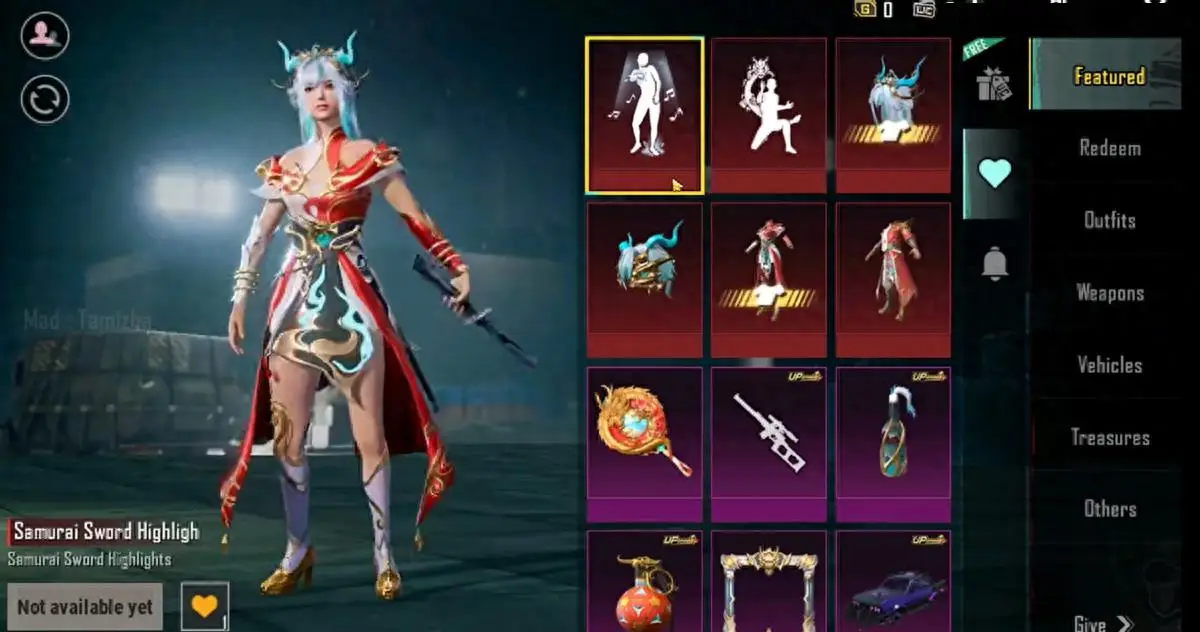
Task: Open the Redeem category
Action: coord(1109,148)
